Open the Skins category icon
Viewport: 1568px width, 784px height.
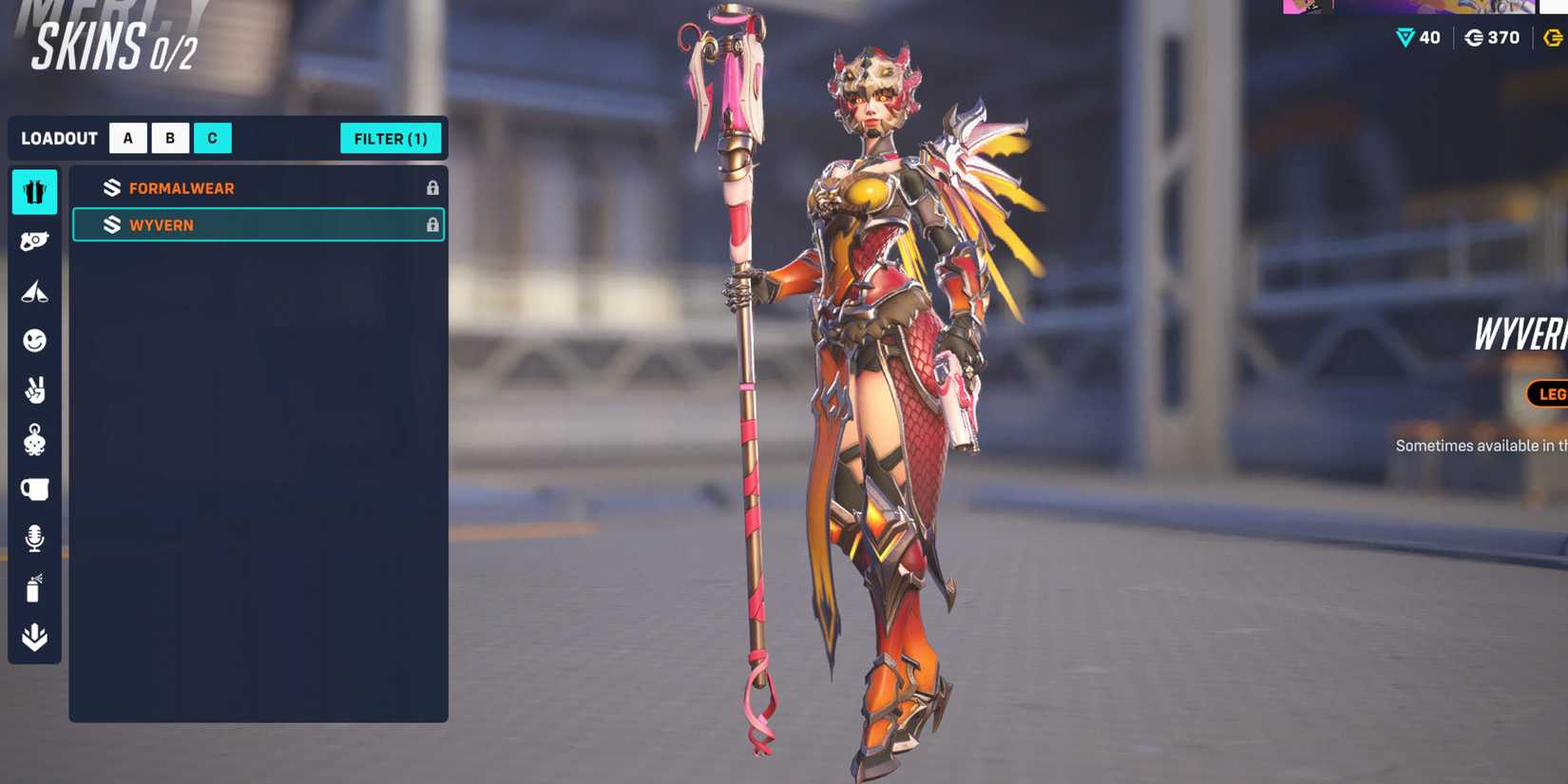[x=34, y=191]
